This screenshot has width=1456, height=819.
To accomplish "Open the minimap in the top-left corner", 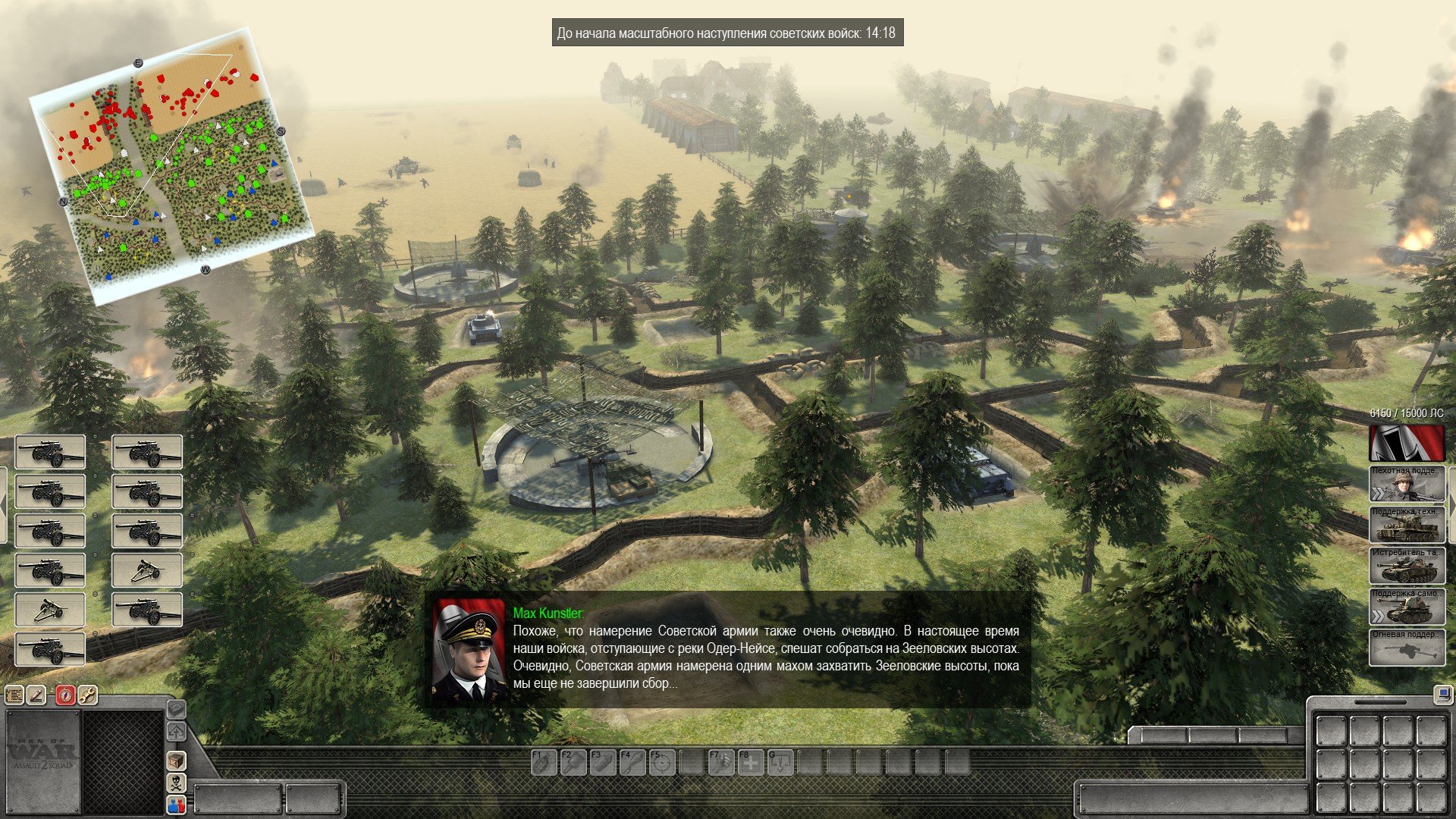I will [171, 165].
